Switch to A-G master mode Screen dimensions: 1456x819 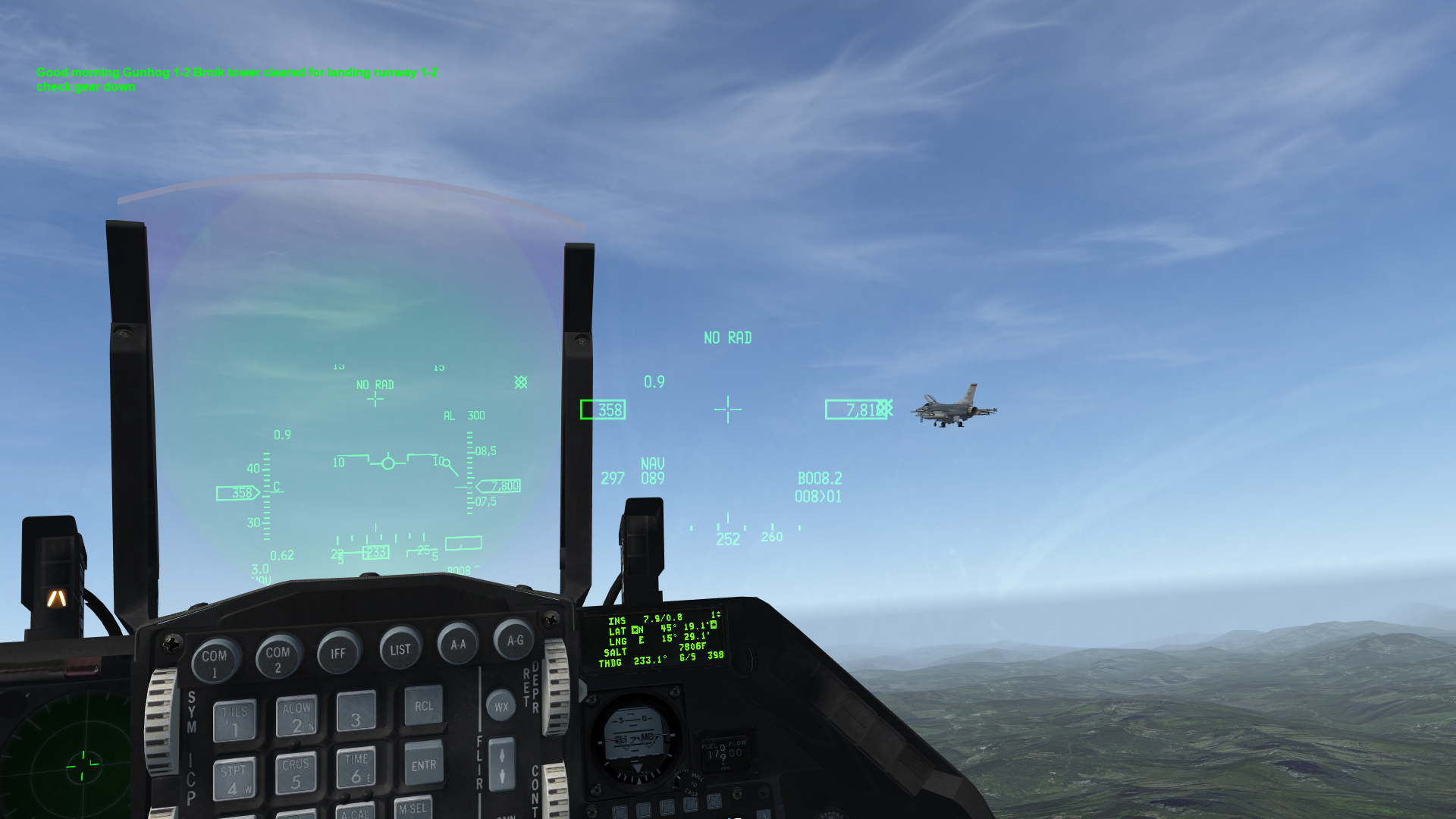(x=515, y=640)
